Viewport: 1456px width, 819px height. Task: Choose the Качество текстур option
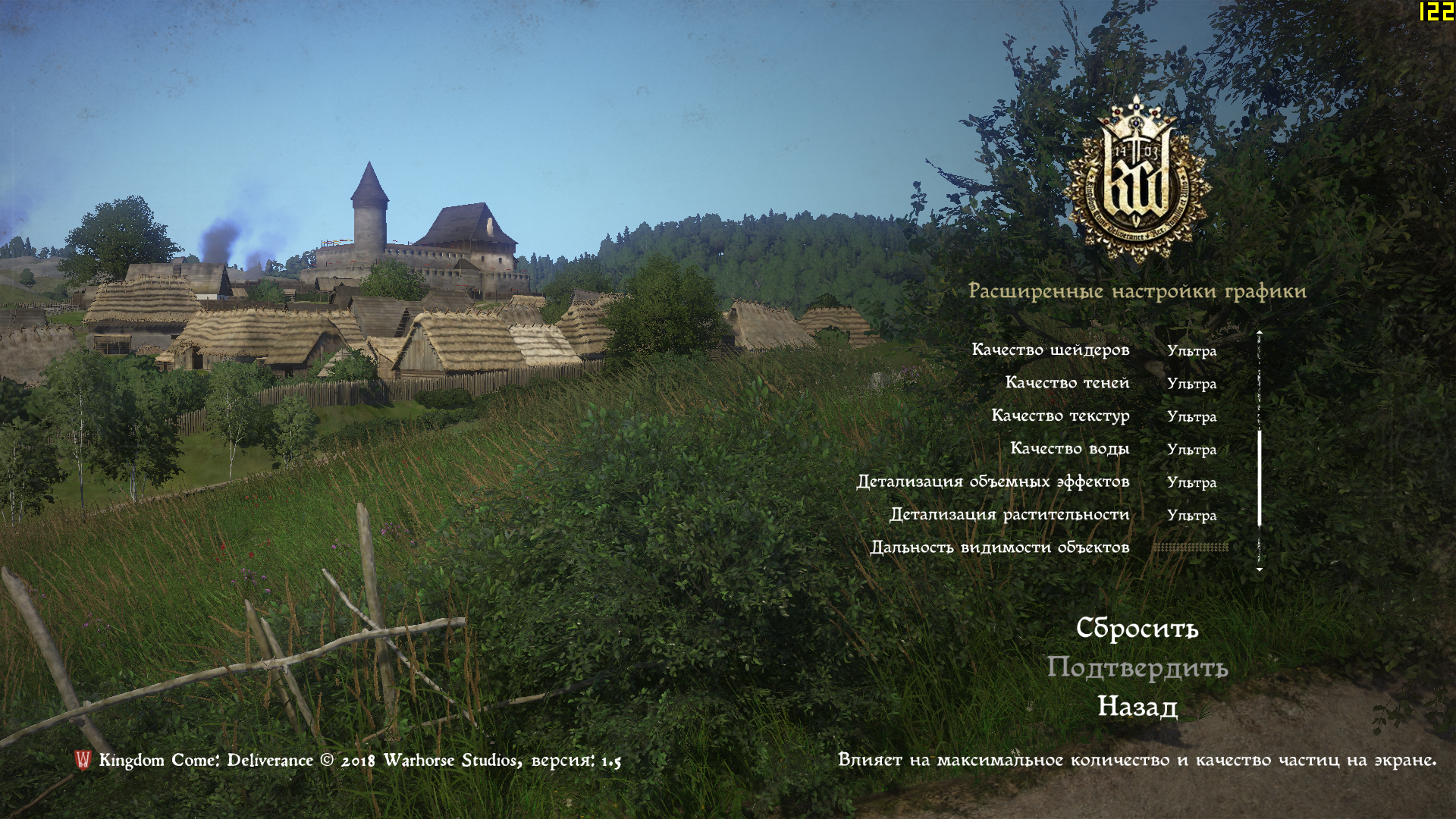click(x=1060, y=416)
